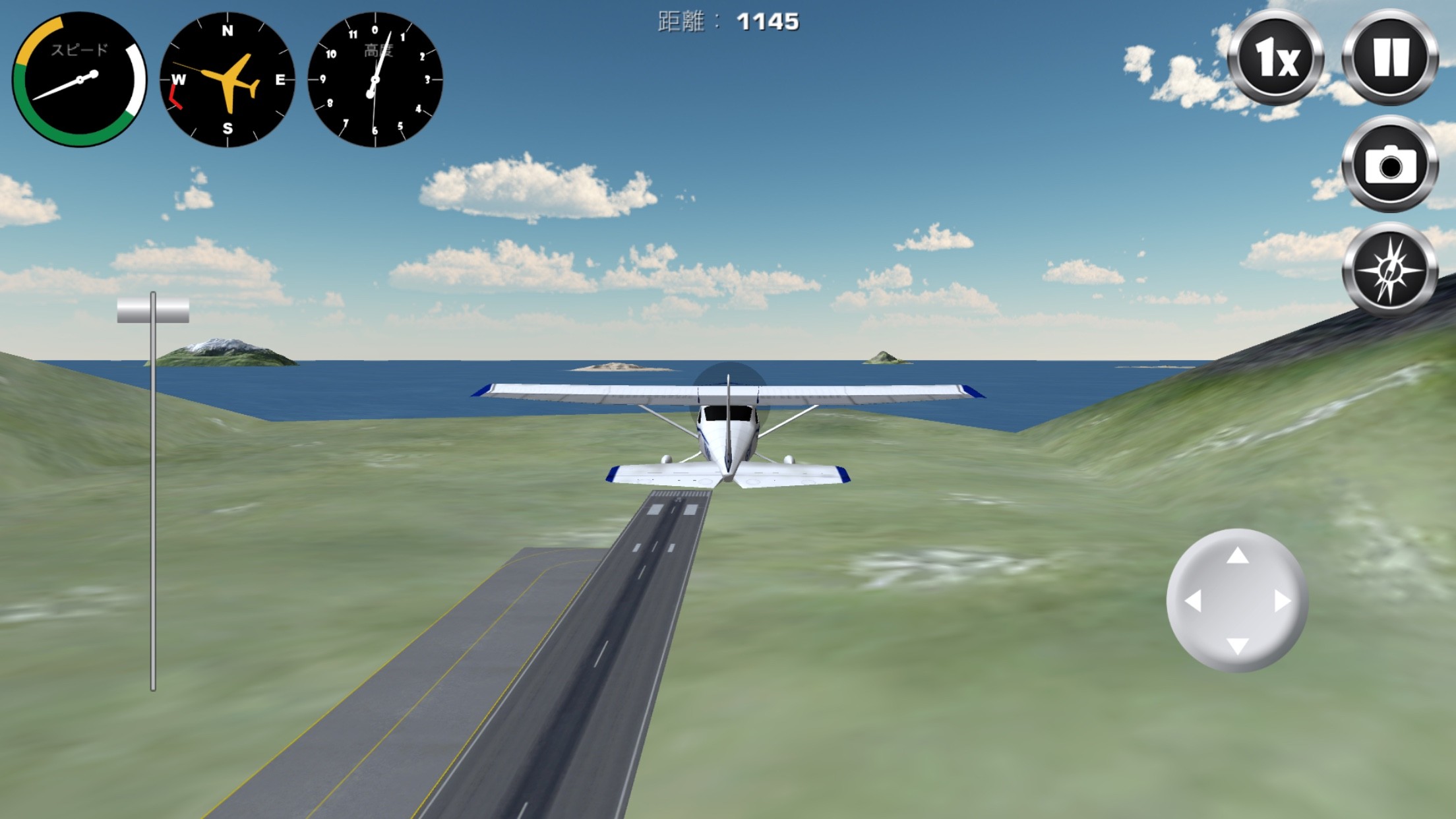This screenshot has height=819, width=1456.
Task: Toggle the 1x time speed button
Action: [x=1275, y=58]
